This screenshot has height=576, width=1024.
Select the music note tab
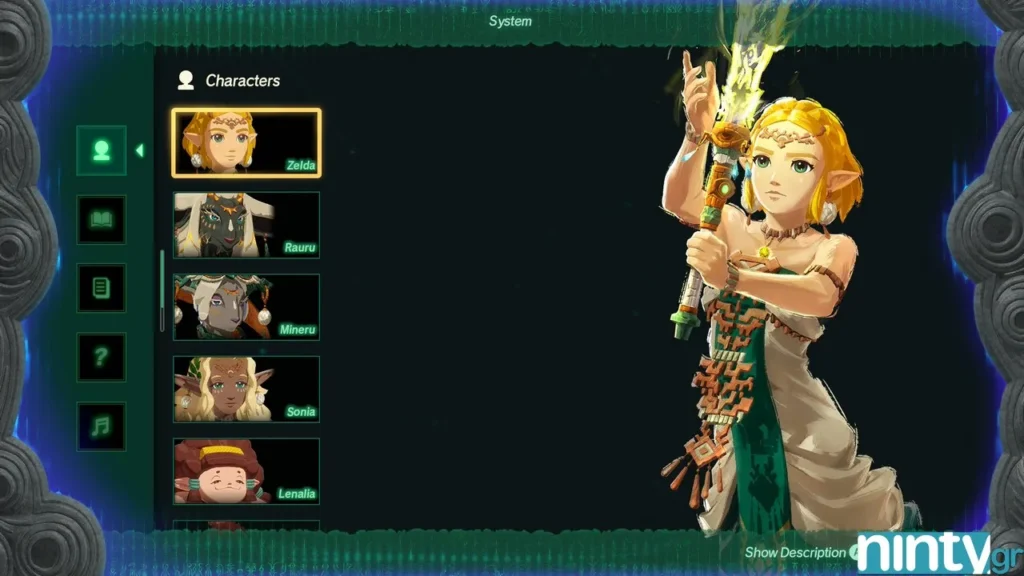pos(101,426)
